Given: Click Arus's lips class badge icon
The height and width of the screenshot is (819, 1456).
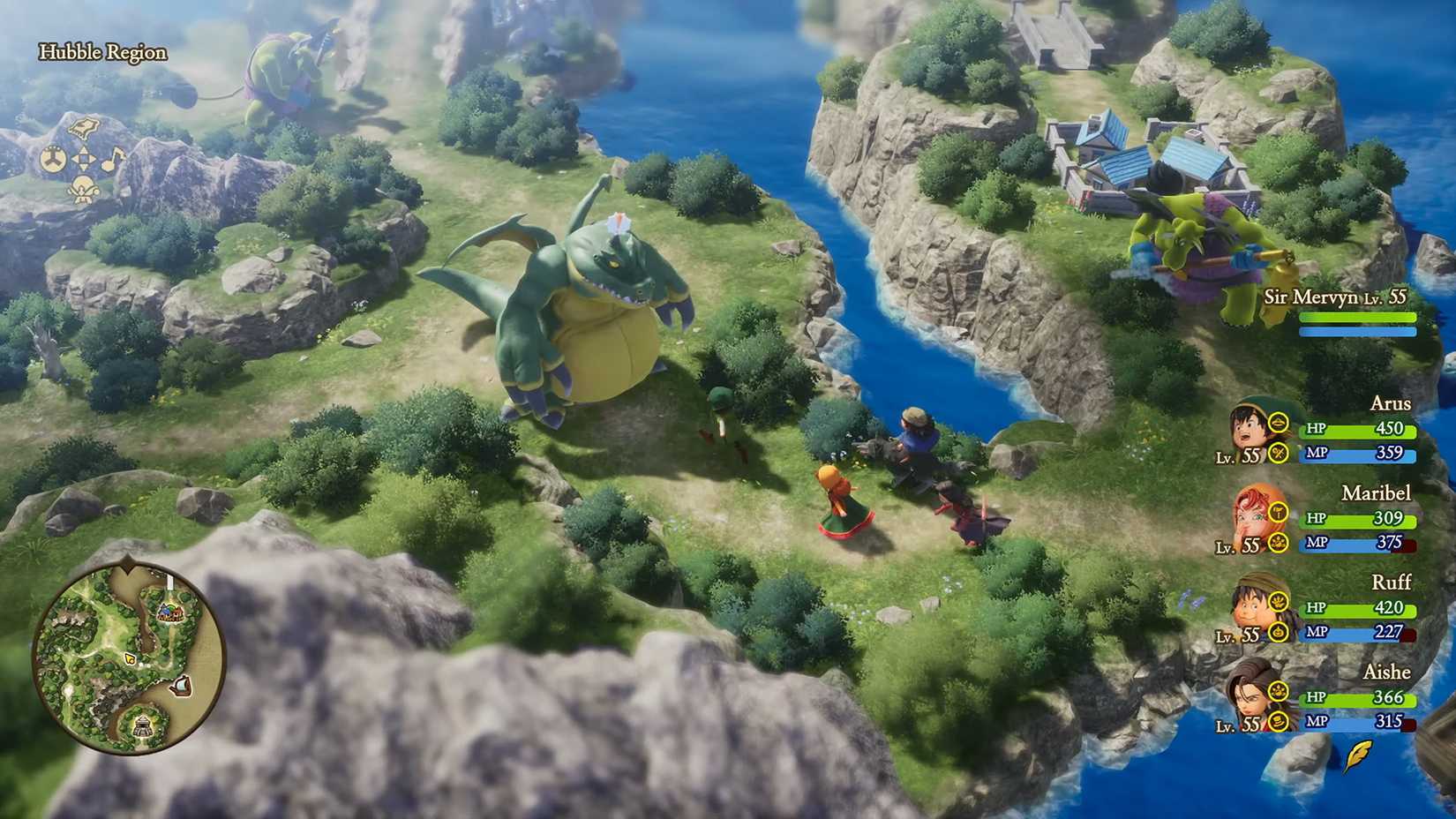Looking at the screenshot, I should click(1279, 424).
